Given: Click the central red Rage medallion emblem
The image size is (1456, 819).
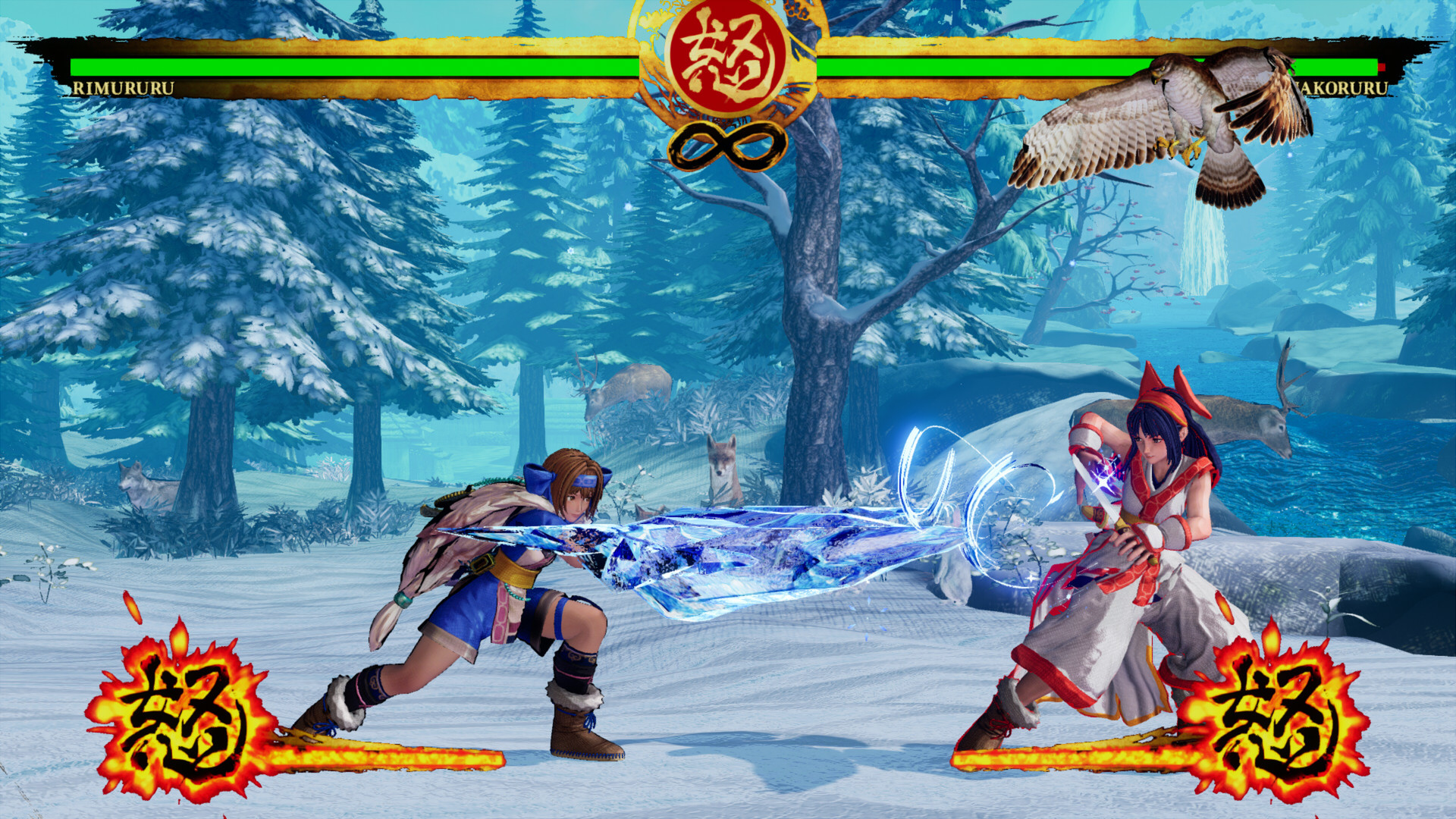Looking at the screenshot, I should coord(726,61).
